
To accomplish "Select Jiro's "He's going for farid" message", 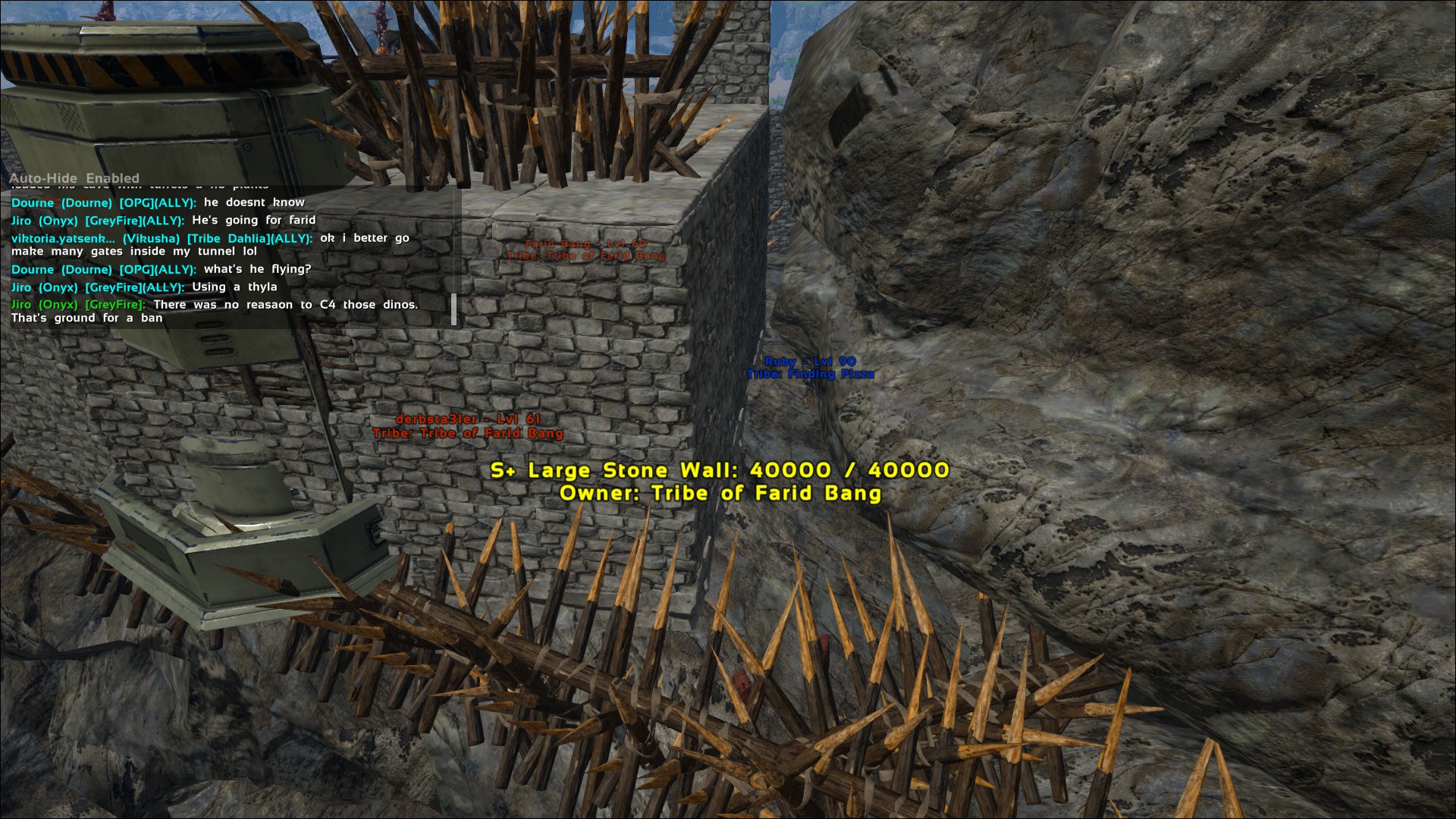I will pyautogui.click(x=163, y=221).
